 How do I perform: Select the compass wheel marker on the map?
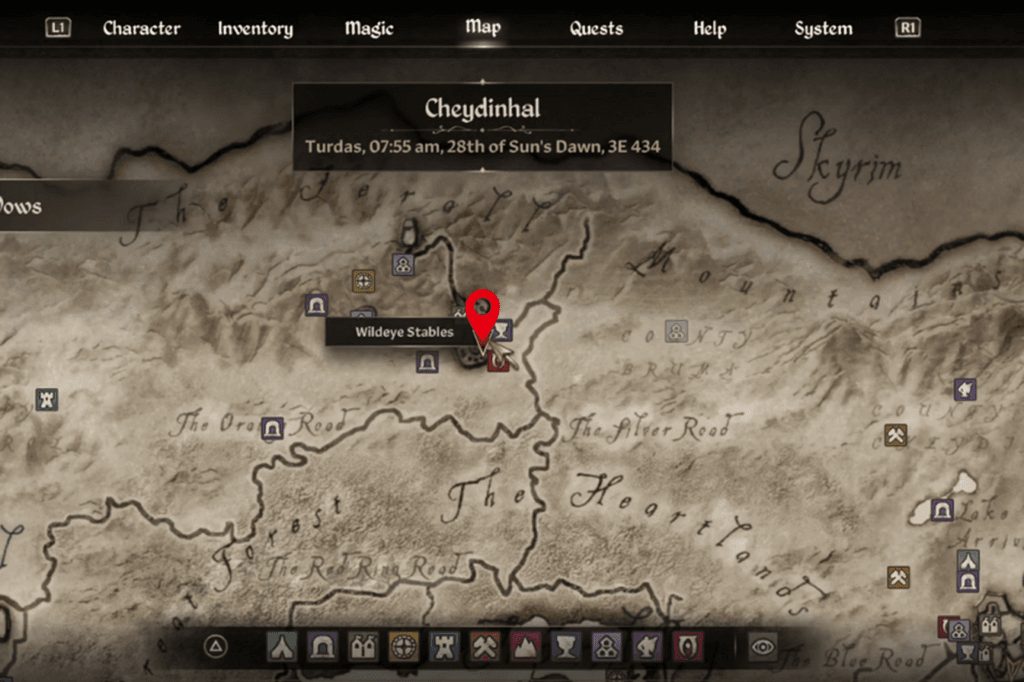click(x=363, y=281)
